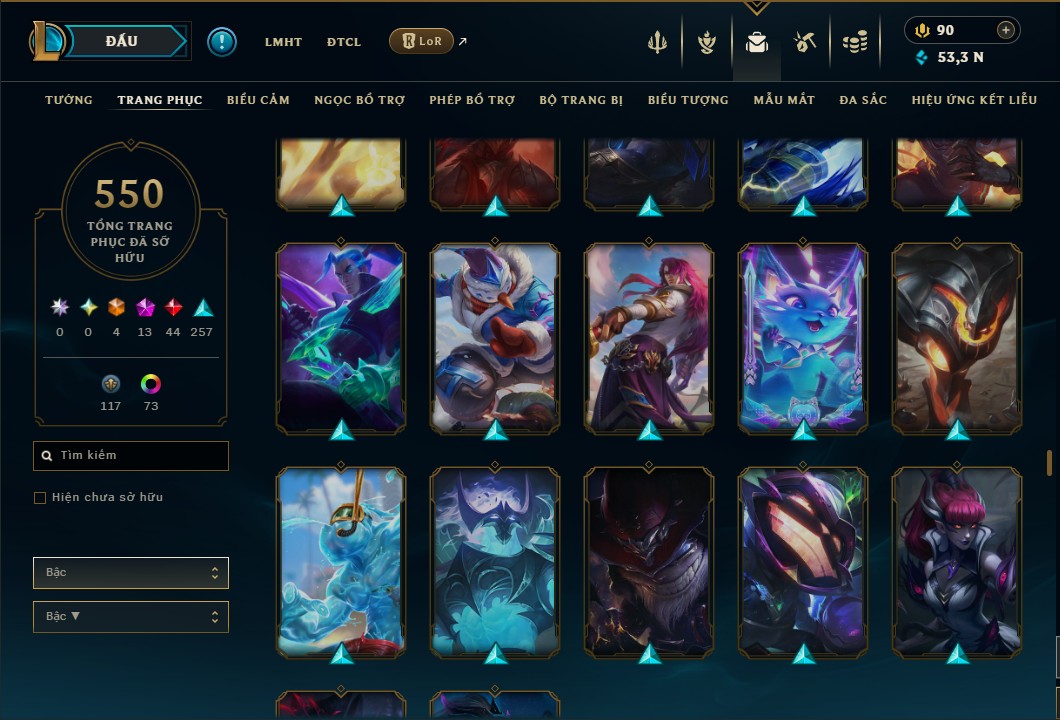Open the TƯỚNG champions tab
1060x720 pixels.
coord(69,100)
